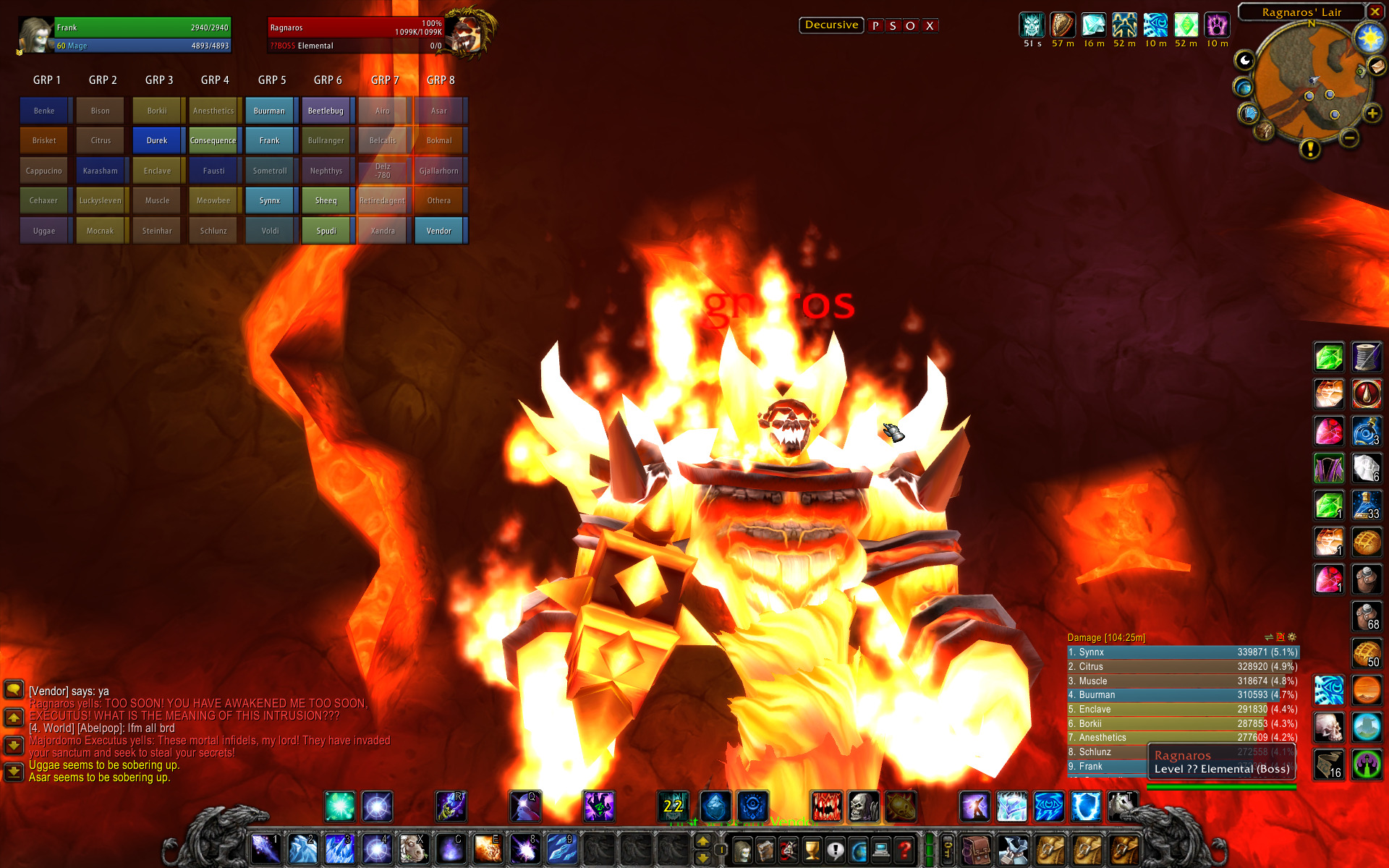Click the Decursive button
The height and width of the screenshot is (868, 1389).
pyautogui.click(x=831, y=25)
